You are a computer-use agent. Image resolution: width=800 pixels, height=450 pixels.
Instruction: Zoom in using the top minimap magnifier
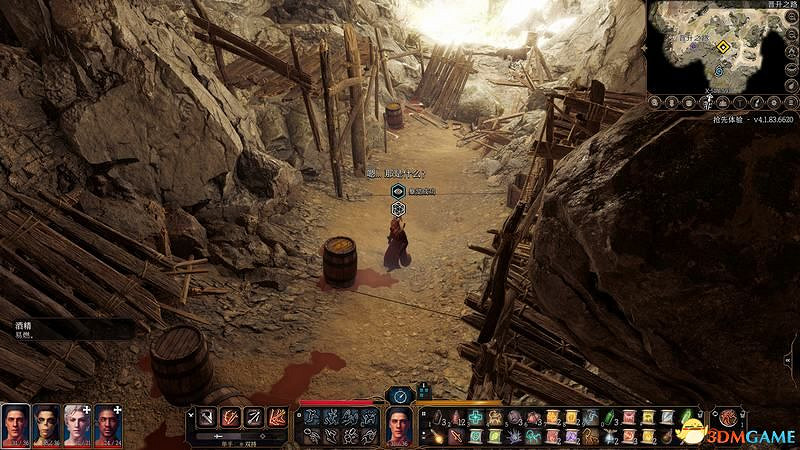pyautogui.click(x=793, y=14)
